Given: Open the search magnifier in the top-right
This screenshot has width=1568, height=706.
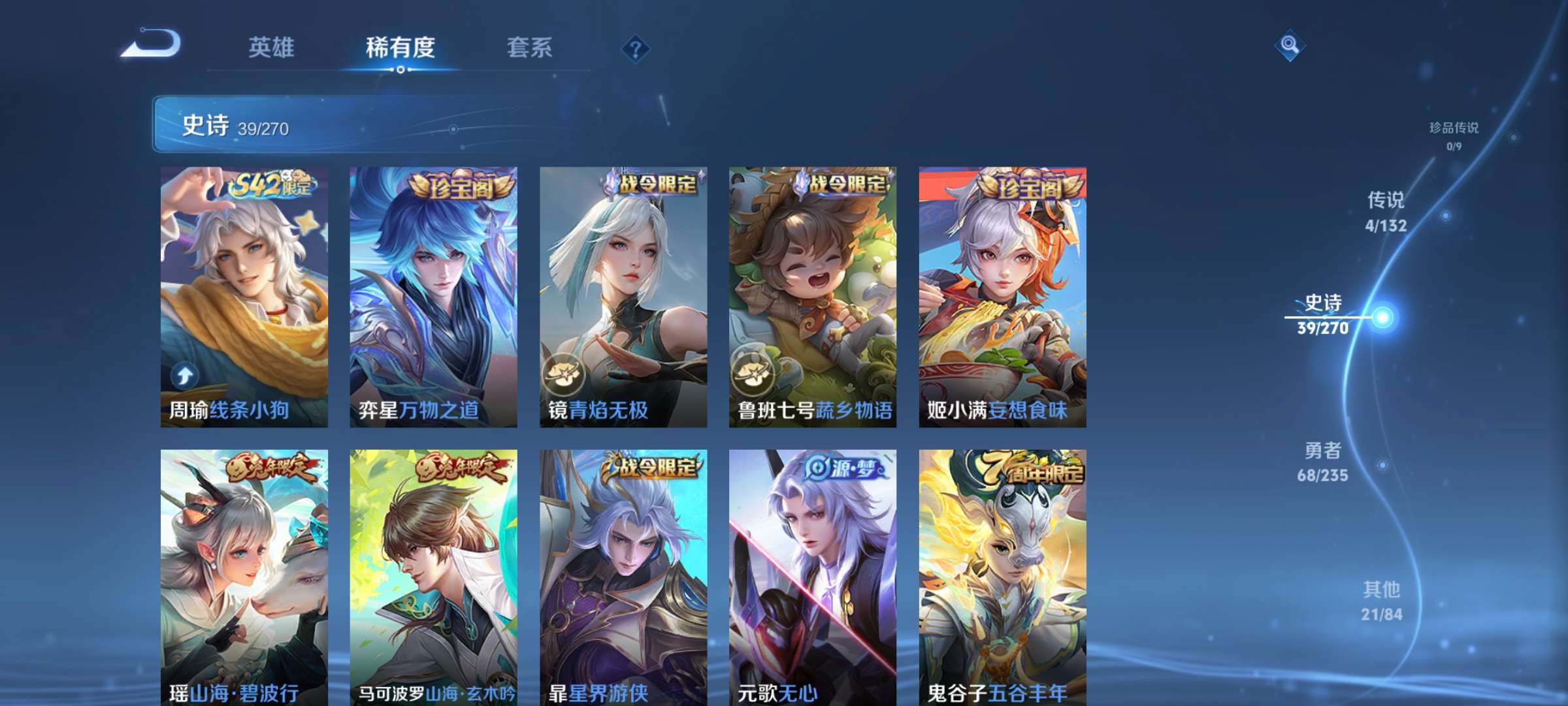Looking at the screenshot, I should (x=1288, y=44).
